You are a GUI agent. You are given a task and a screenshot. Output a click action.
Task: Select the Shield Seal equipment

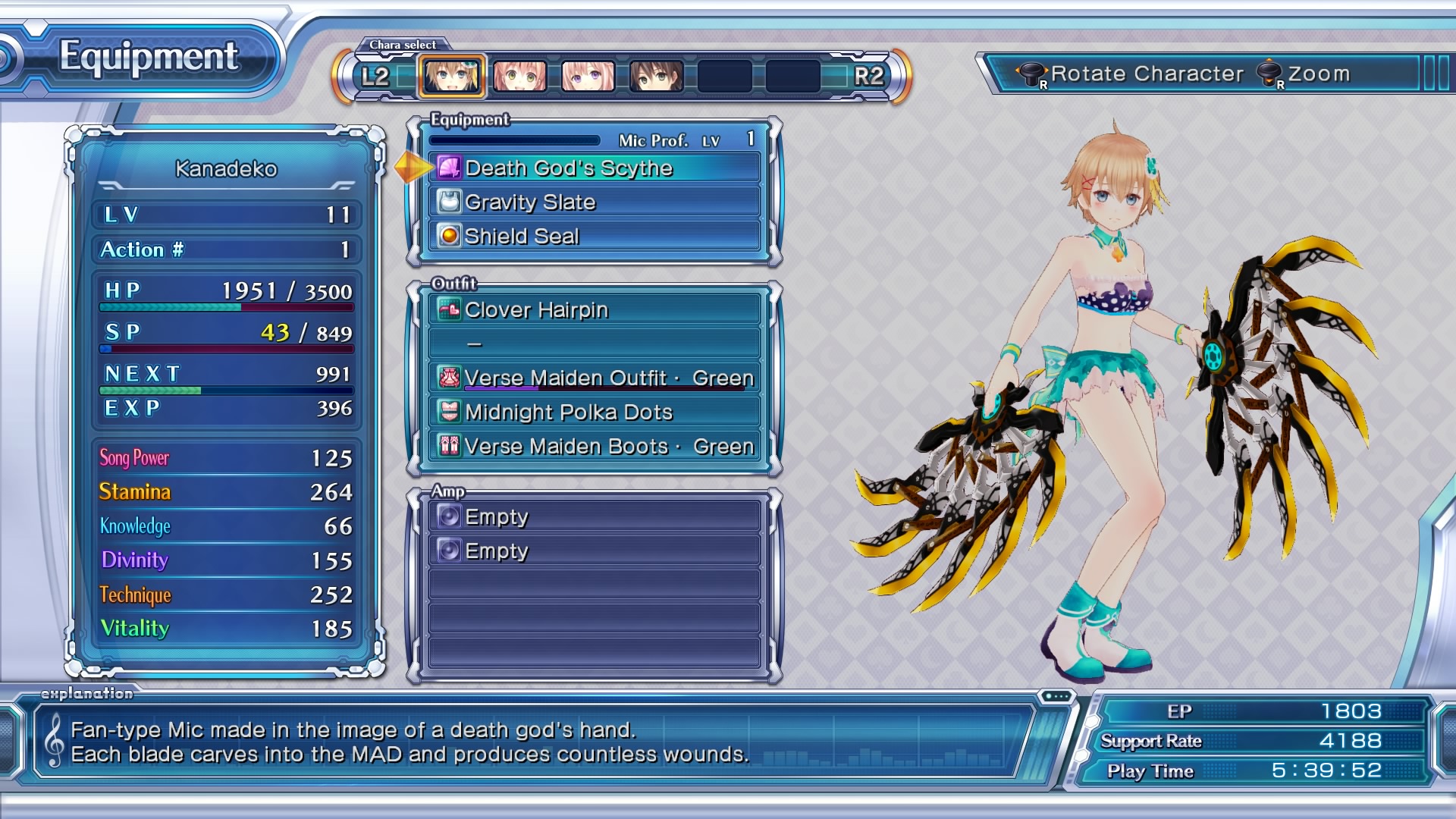click(595, 236)
